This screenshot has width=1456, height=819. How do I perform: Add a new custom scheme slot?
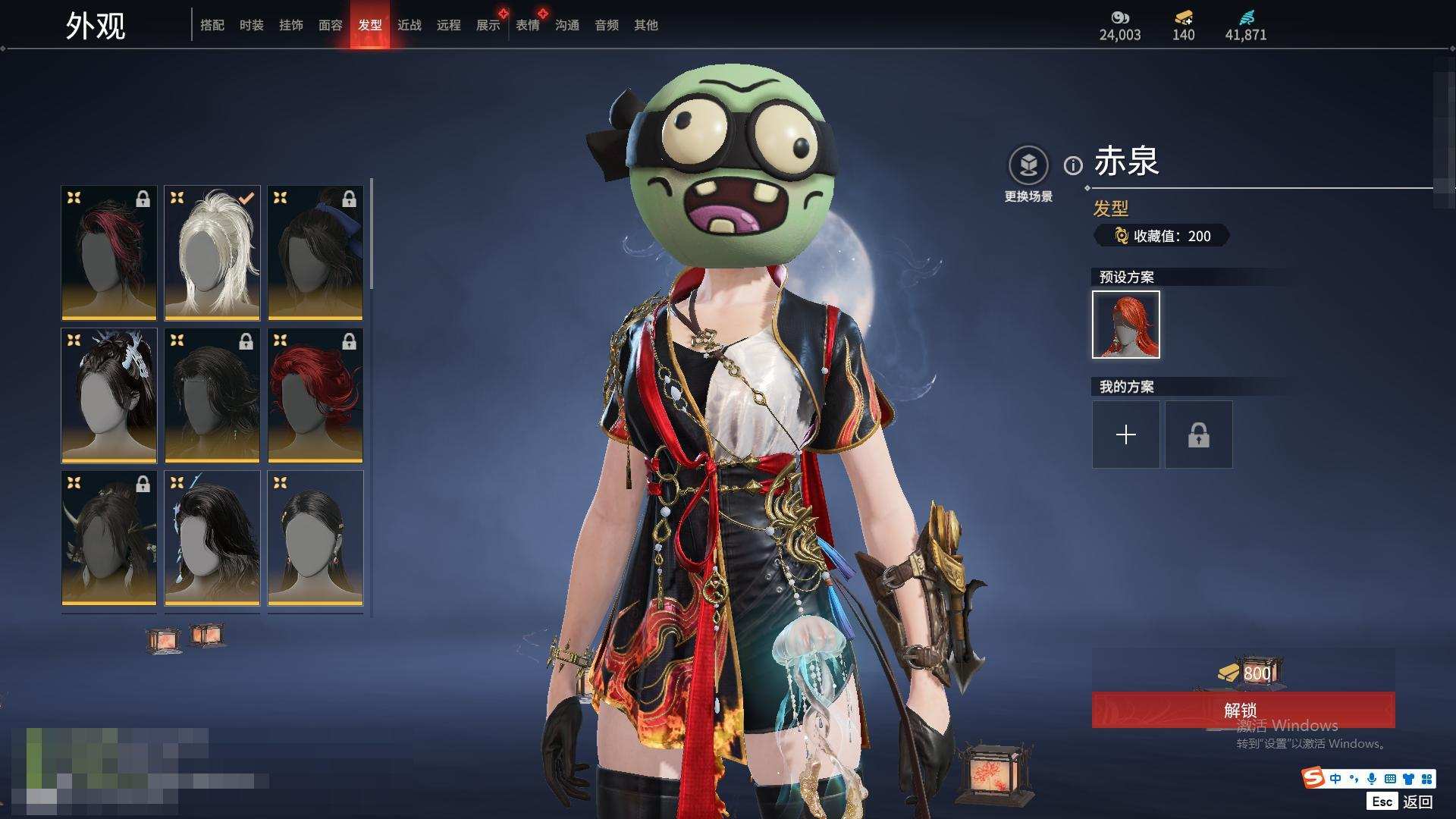(1125, 435)
